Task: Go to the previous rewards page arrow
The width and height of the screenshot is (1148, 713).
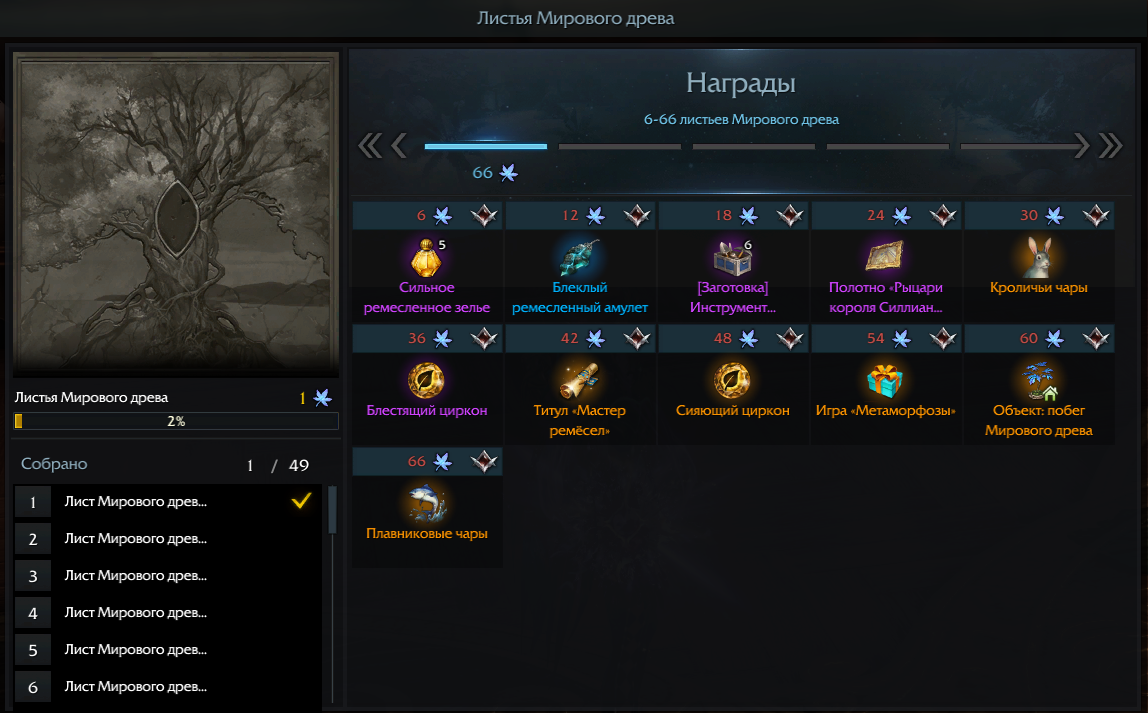Action: pos(399,146)
